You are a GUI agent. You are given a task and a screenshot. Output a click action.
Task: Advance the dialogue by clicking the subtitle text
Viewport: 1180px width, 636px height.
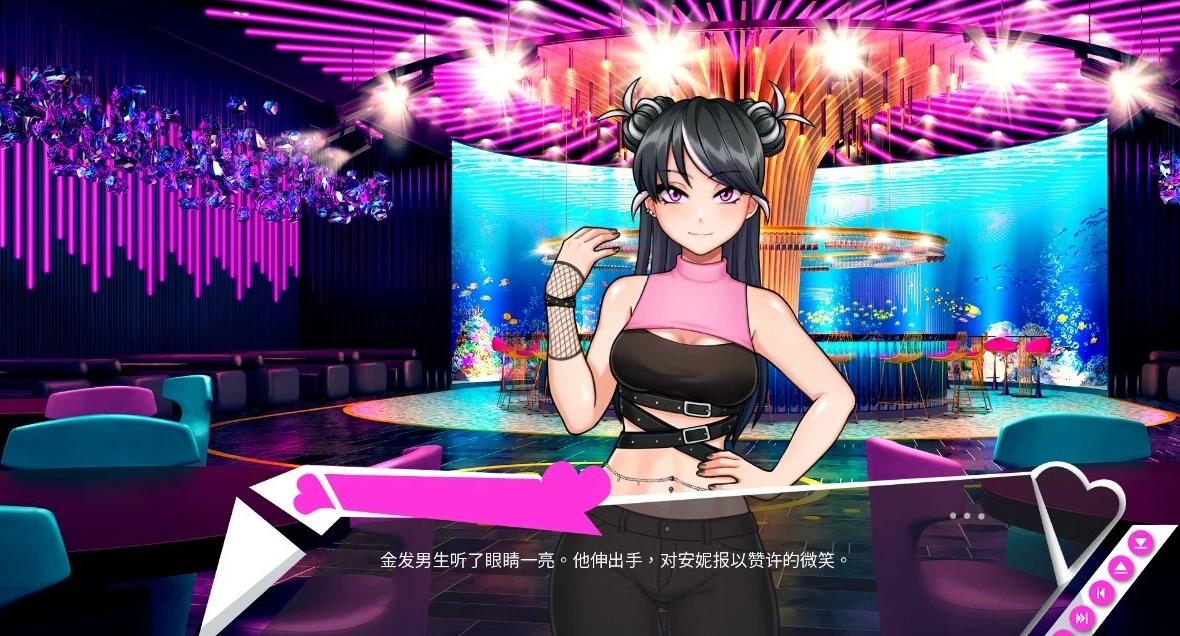(615, 560)
